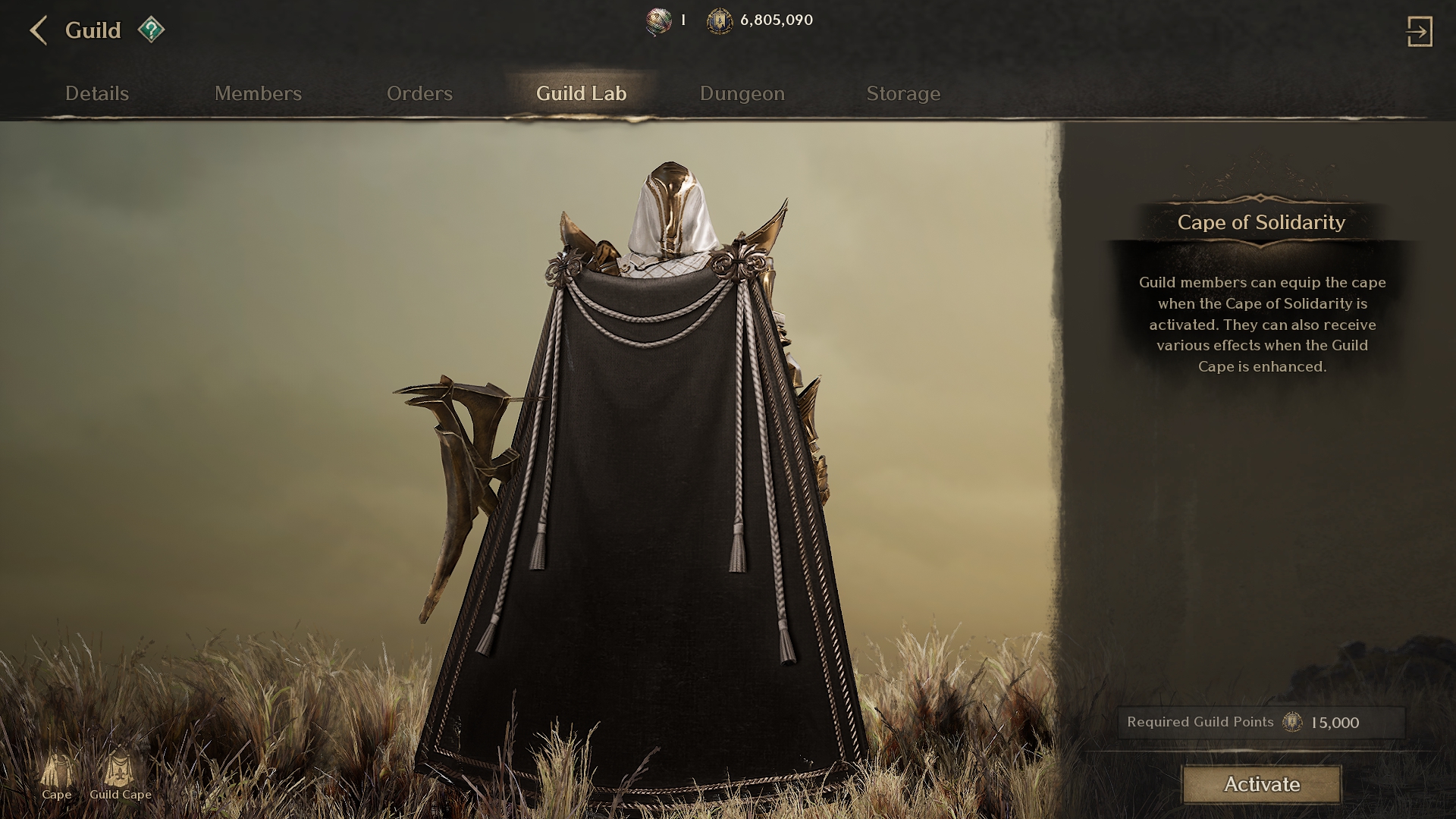The width and height of the screenshot is (1456, 819).
Task: Activate the Cape of Solidarity
Action: pyautogui.click(x=1261, y=784)
